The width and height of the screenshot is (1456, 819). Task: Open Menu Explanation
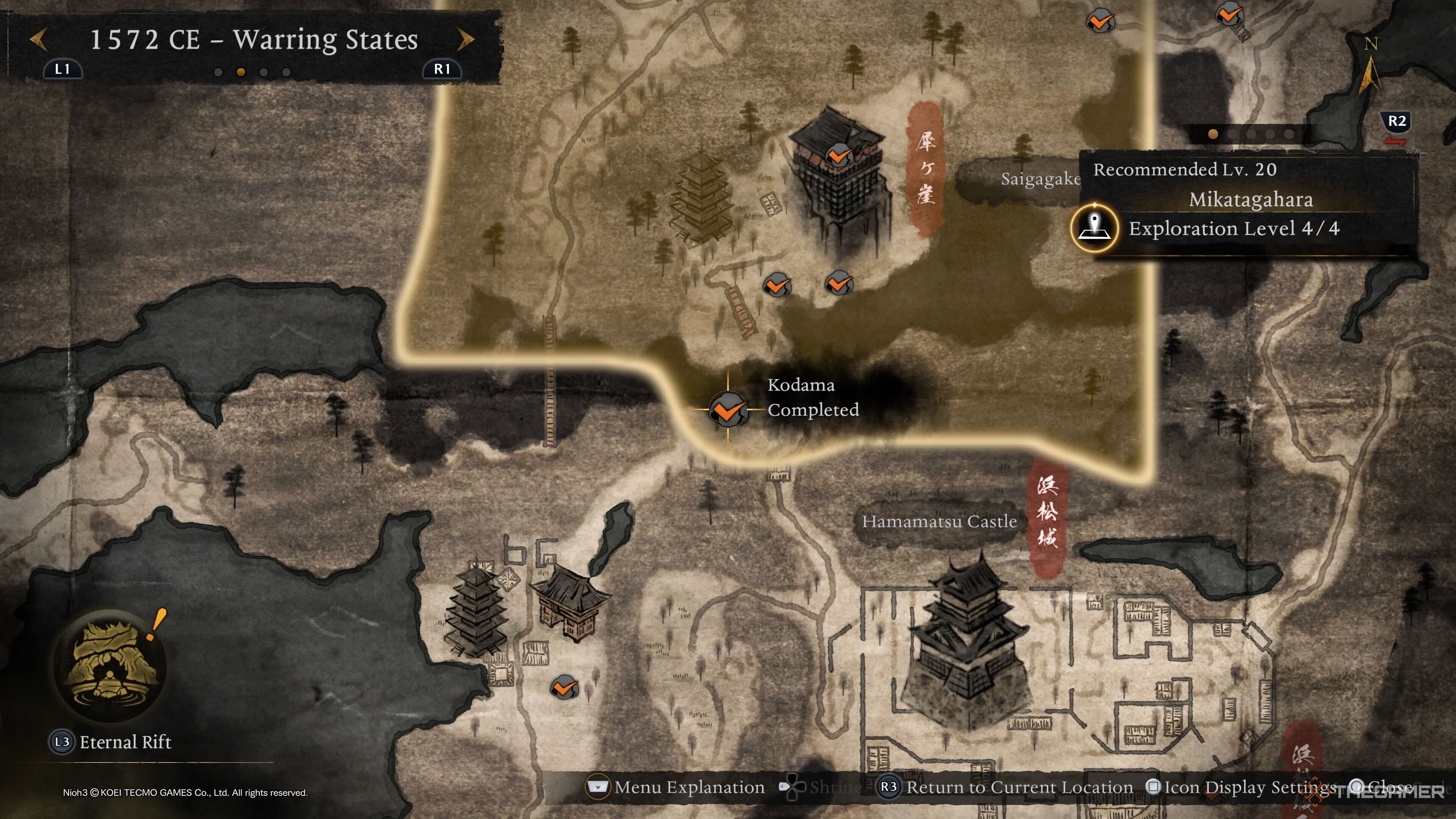[x=689, y=787]
